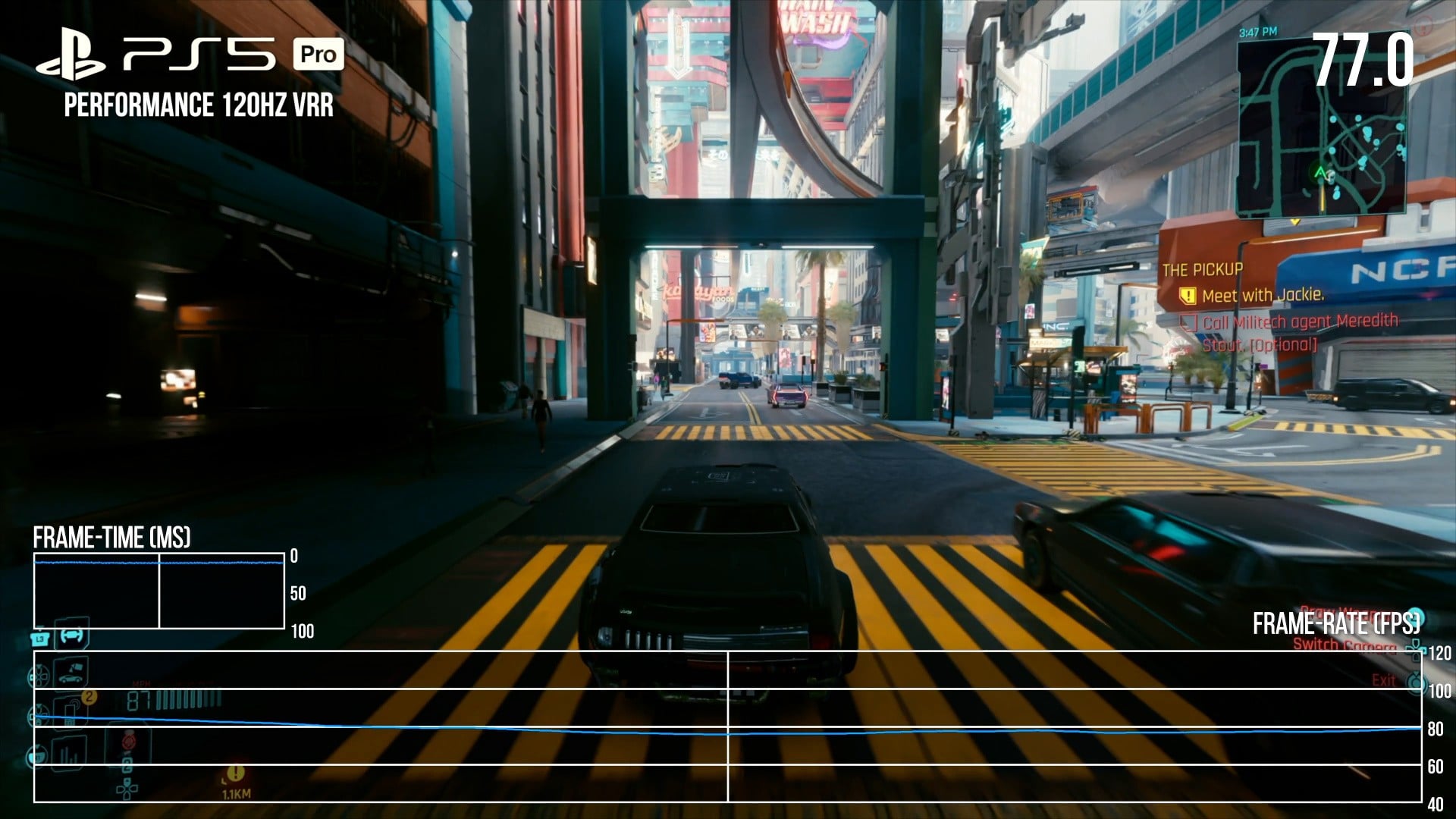This screenshot has width=1456, height=819.
Task: Select the stats bar-chart icon on the HUD
Action: pyautogui.click(x=68, y=753)
